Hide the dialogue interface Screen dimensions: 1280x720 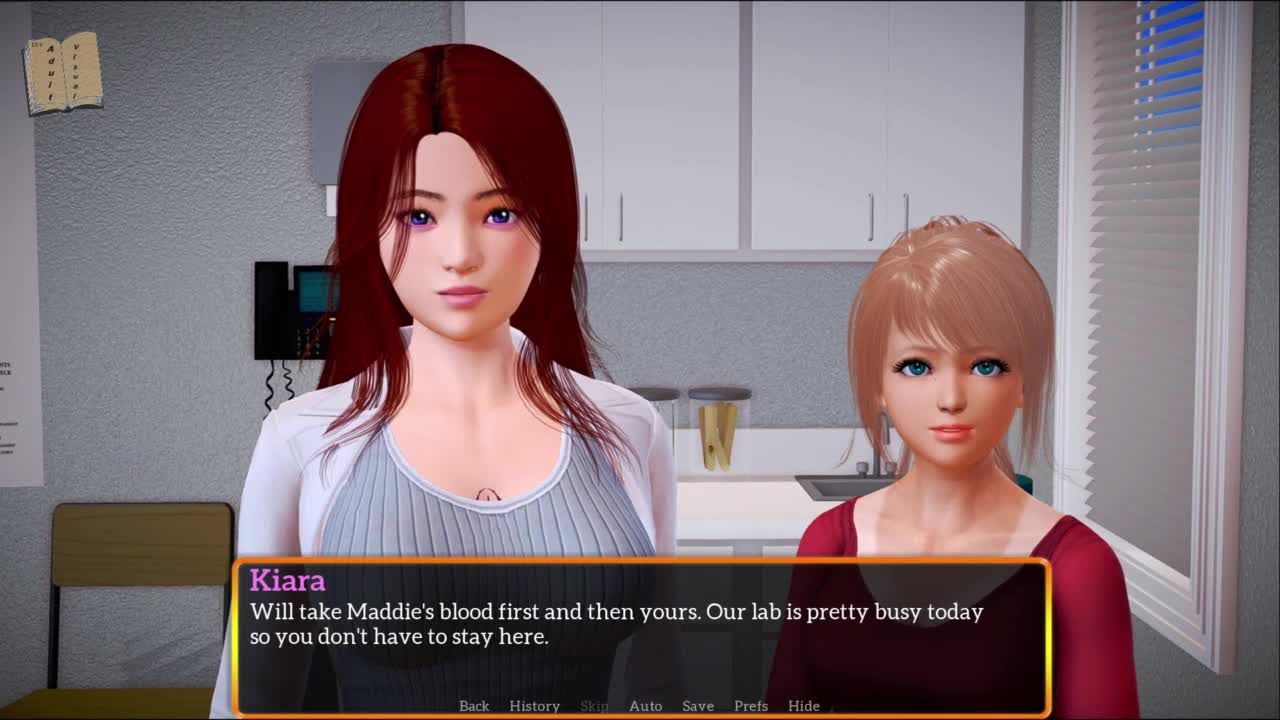(803, 706)
